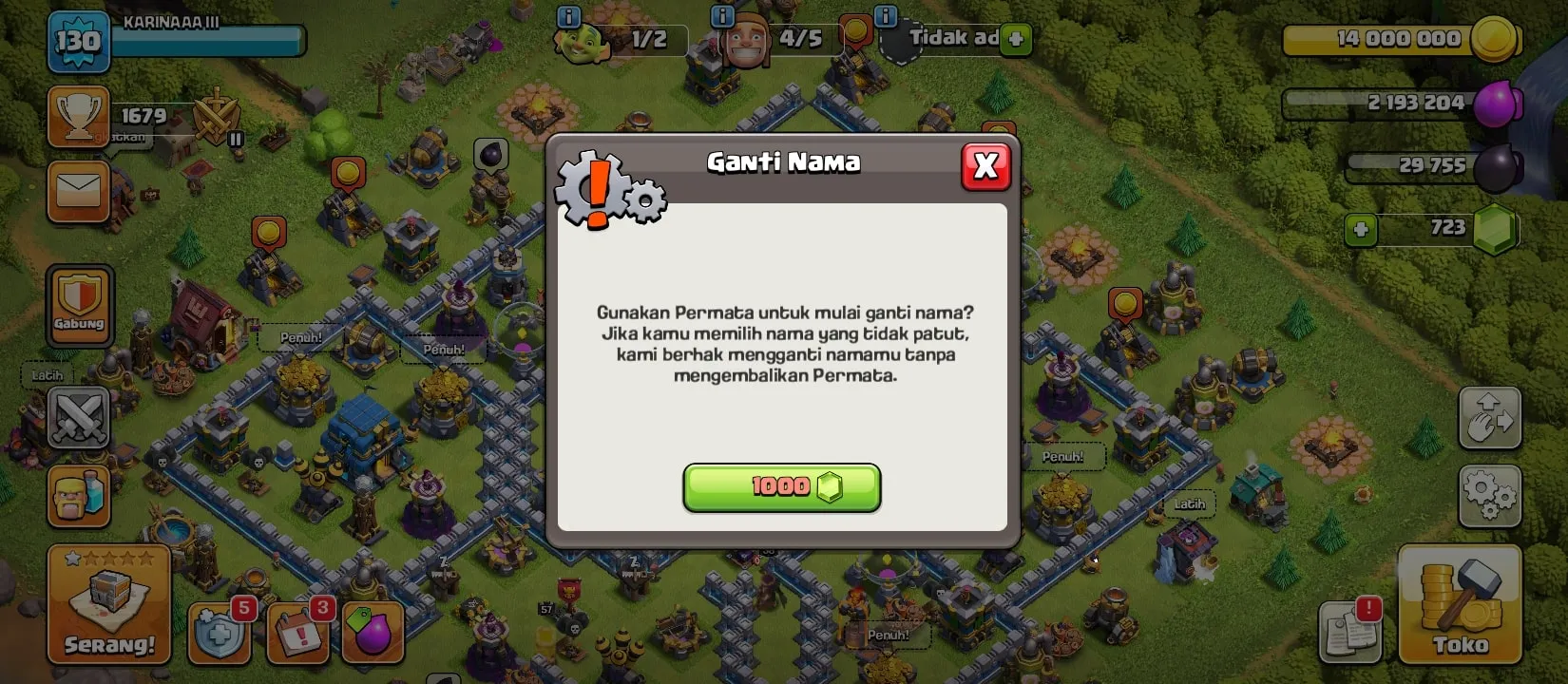Open the Barbarian builder face icon

[80, 494]
